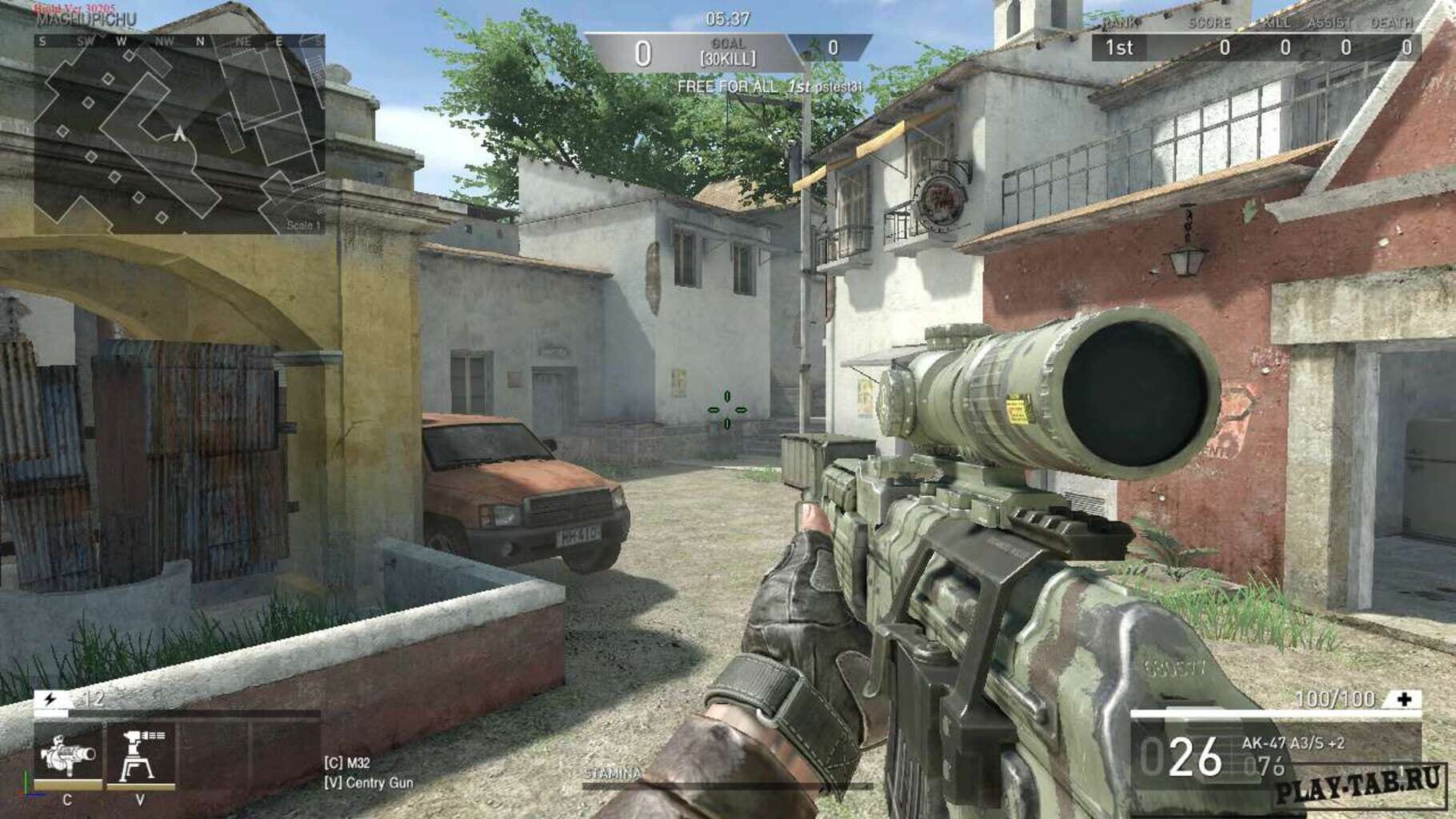The image size is (1456, 819).
Task: Select the Centry Gun slot icon
Action: pos(142,752)
